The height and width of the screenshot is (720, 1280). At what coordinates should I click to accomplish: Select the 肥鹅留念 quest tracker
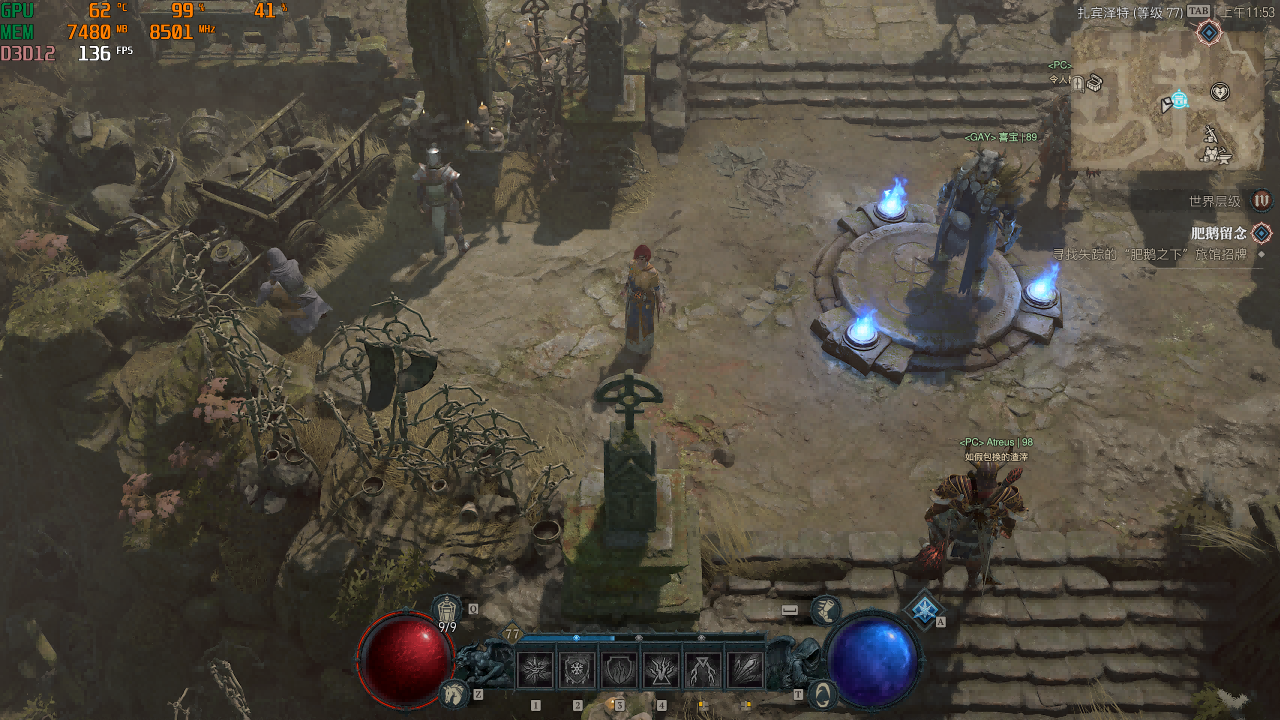[x=1218, y=233]
